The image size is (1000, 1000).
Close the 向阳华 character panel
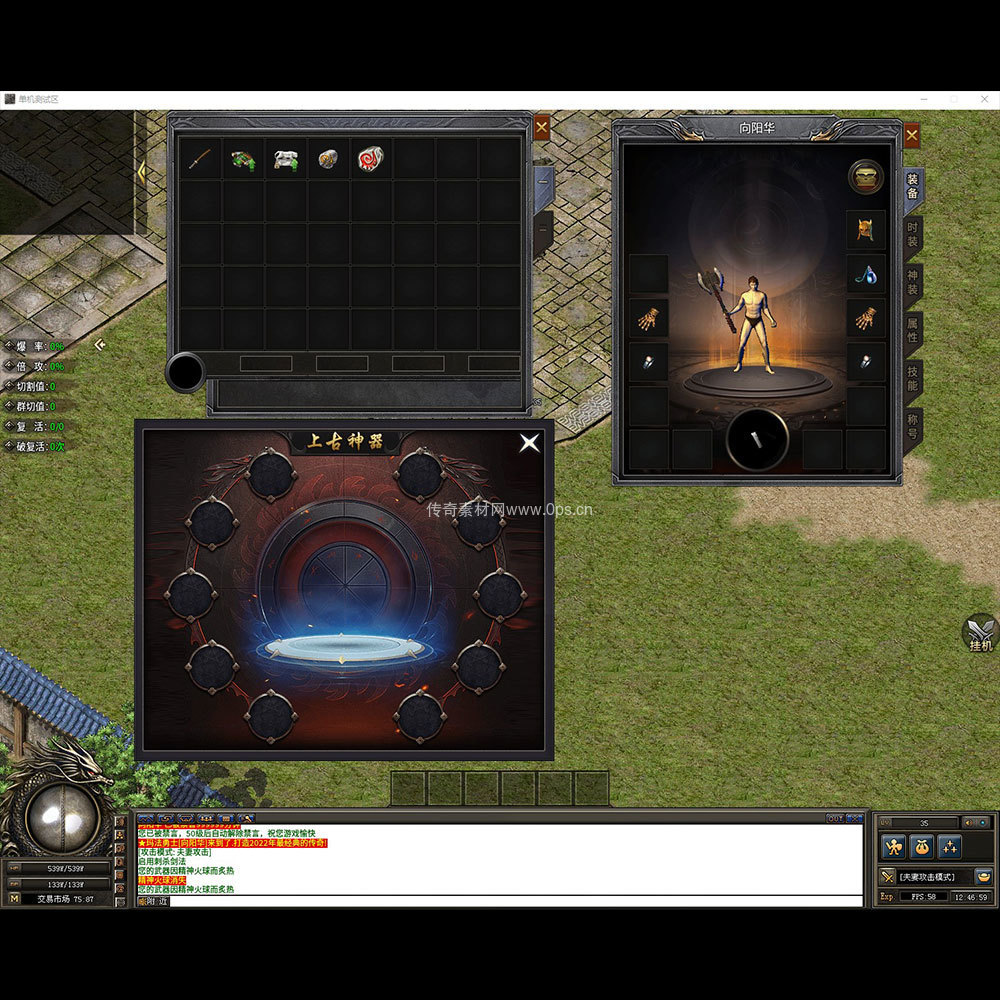coord(911,135)
